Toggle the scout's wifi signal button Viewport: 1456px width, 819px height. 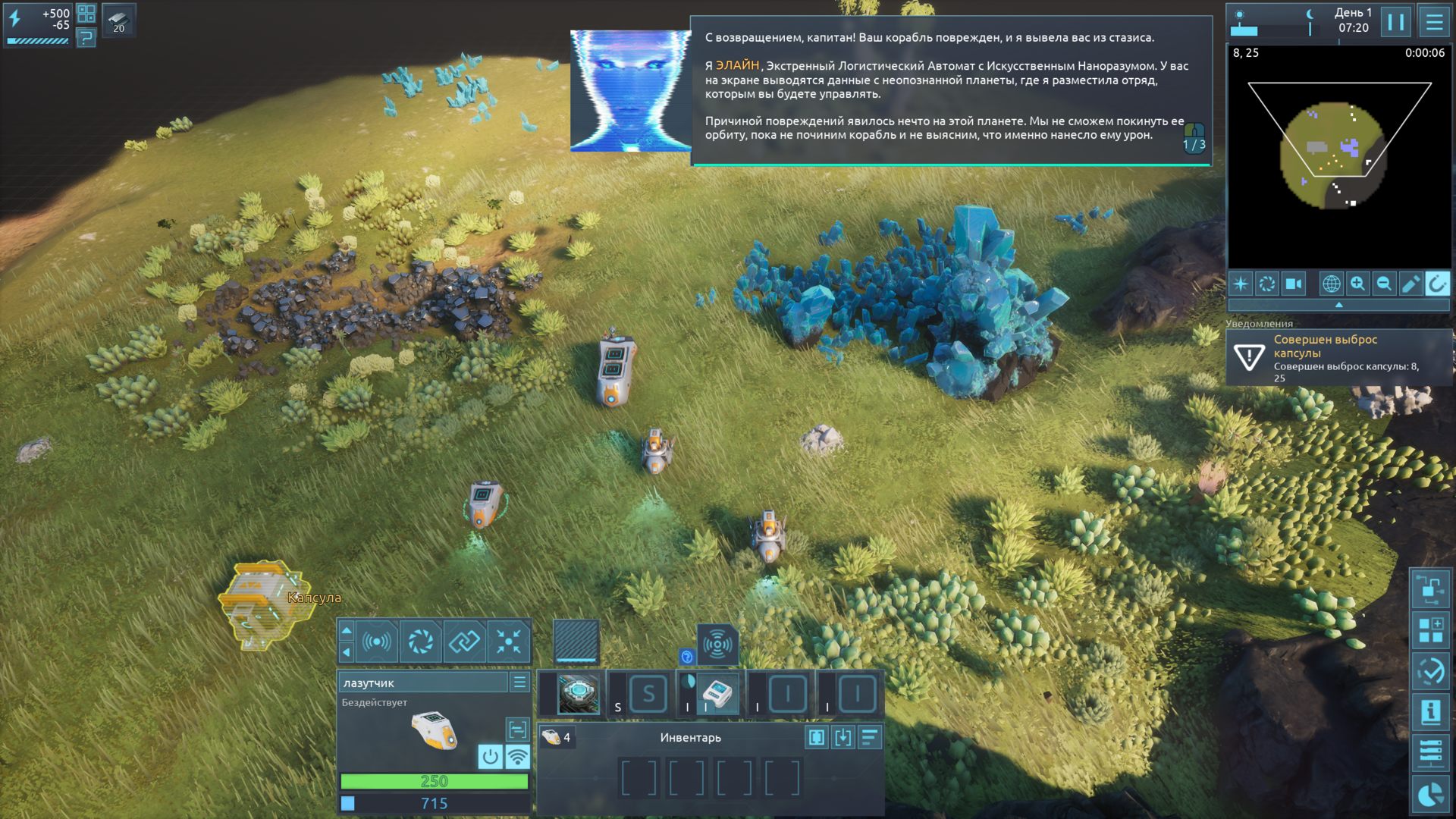pyautogui.click(x=517, y=756)
